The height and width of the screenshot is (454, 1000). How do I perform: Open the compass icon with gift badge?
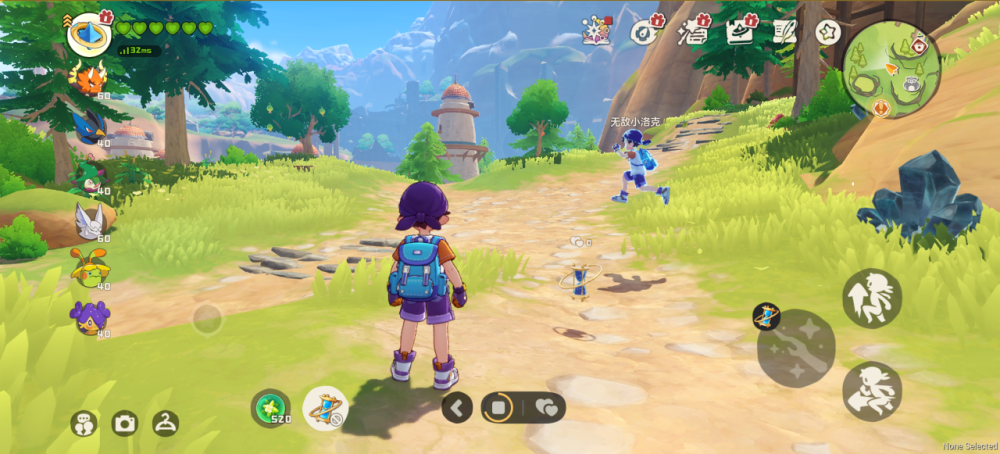tap(644, 31)
